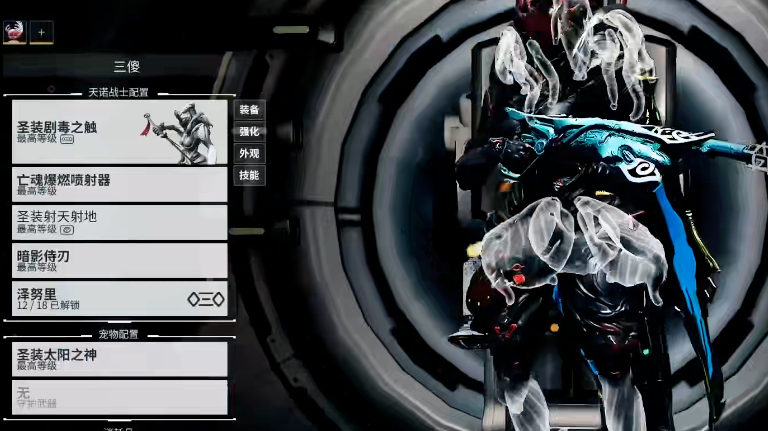The image size is (768, 431).
Task: Show the 技能 abilities panel
Action: 249,176
